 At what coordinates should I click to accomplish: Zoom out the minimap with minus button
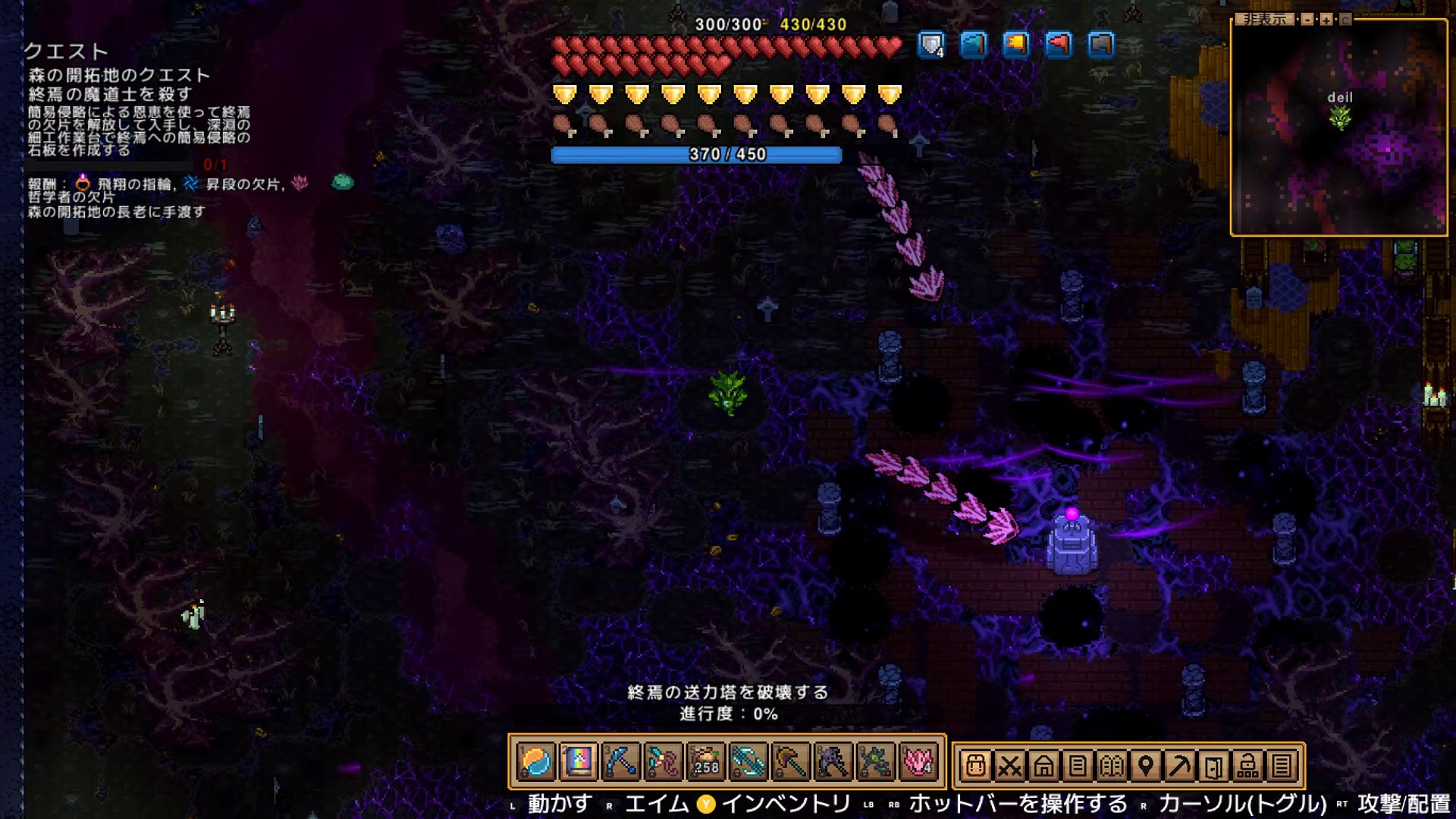[x=1307, y=20]
